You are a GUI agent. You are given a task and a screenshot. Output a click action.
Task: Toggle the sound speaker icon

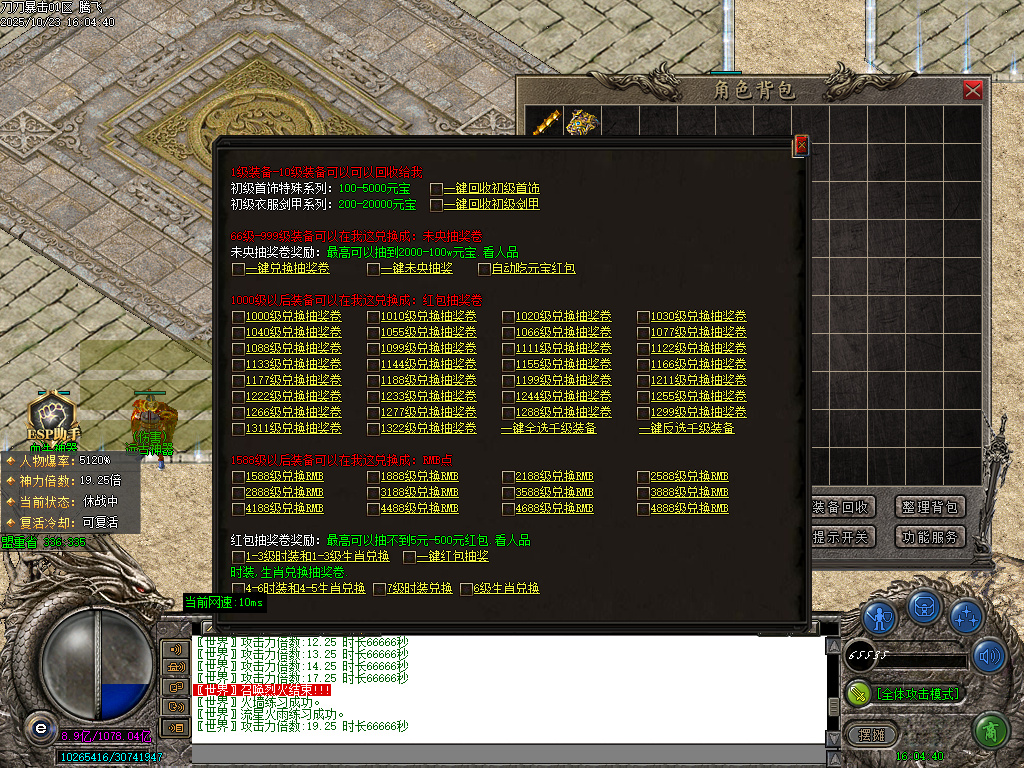(x=988, y=655)
